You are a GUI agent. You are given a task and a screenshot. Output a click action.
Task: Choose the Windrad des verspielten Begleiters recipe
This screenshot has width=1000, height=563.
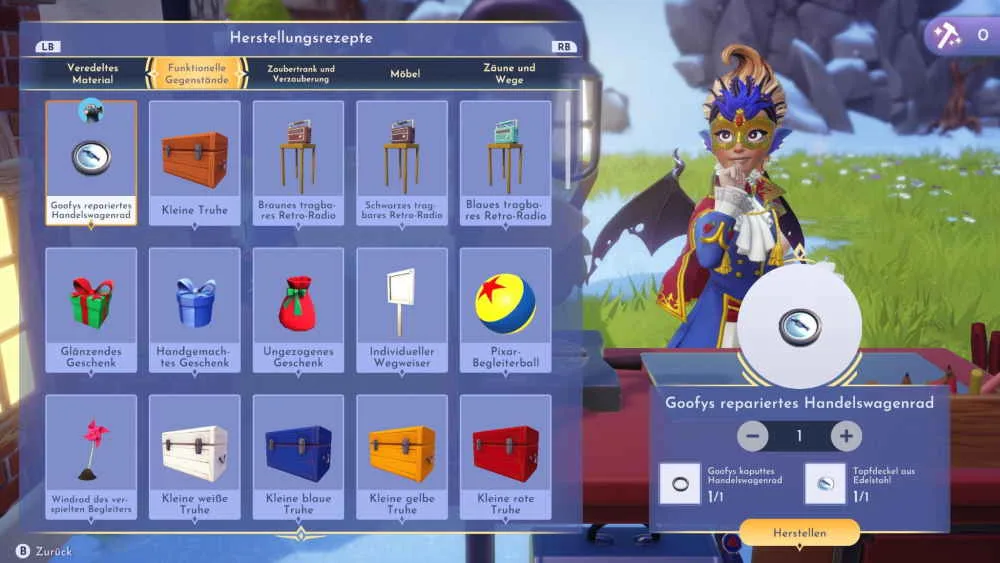pos(91,457)
